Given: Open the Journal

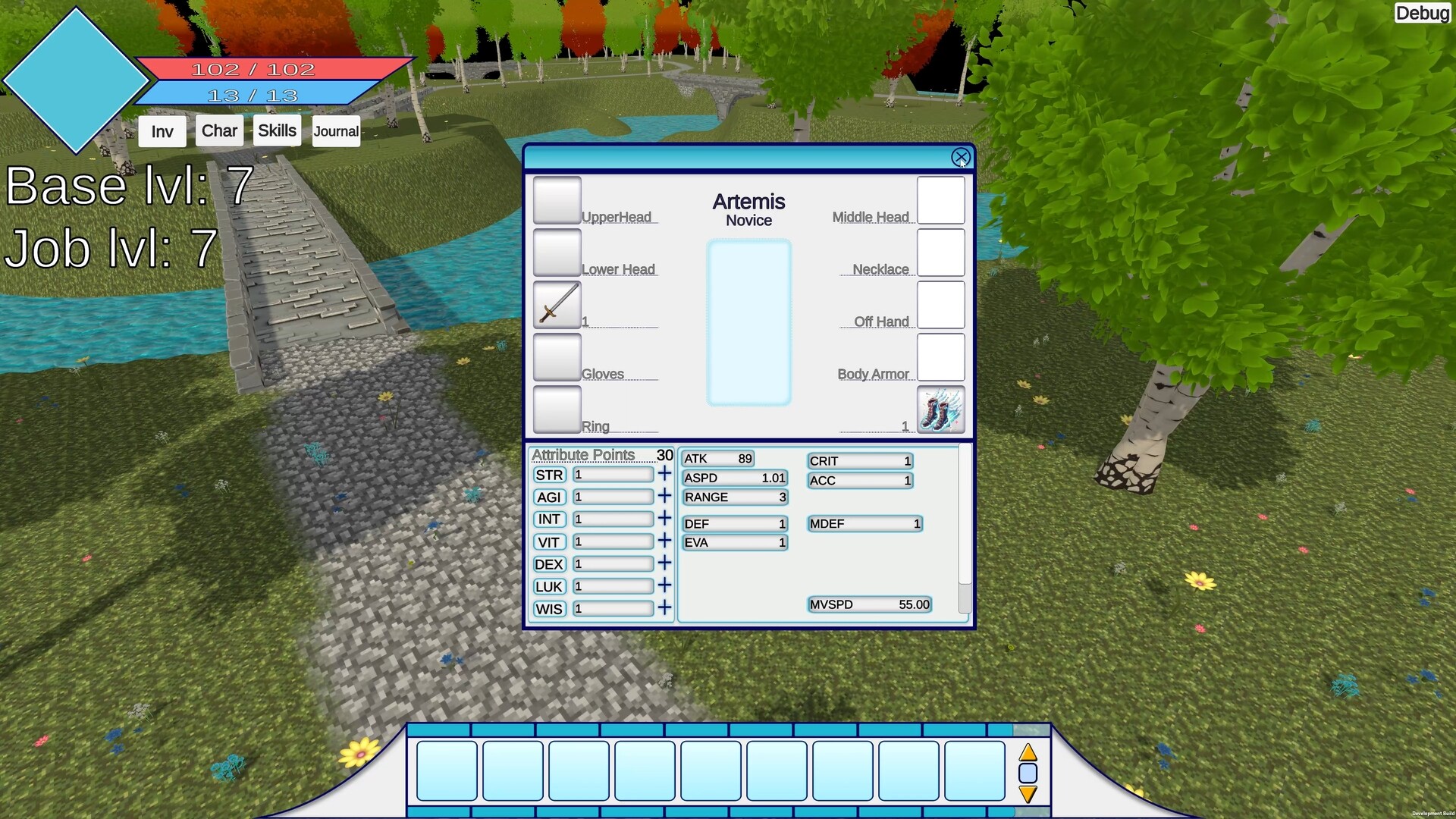Looking at the screenshot, I should [335, 130].
